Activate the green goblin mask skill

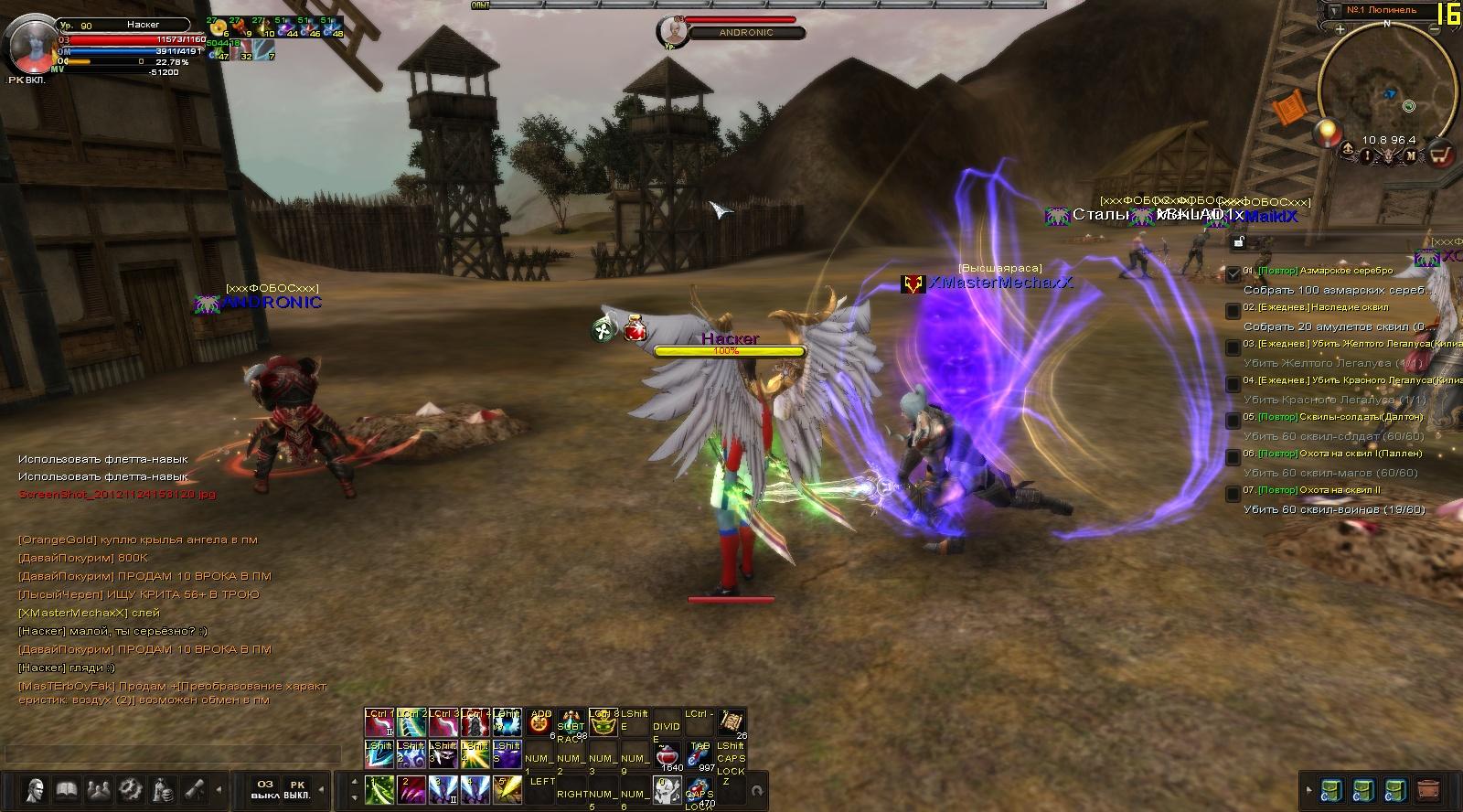pyautogui.click(x=603, y=723)
